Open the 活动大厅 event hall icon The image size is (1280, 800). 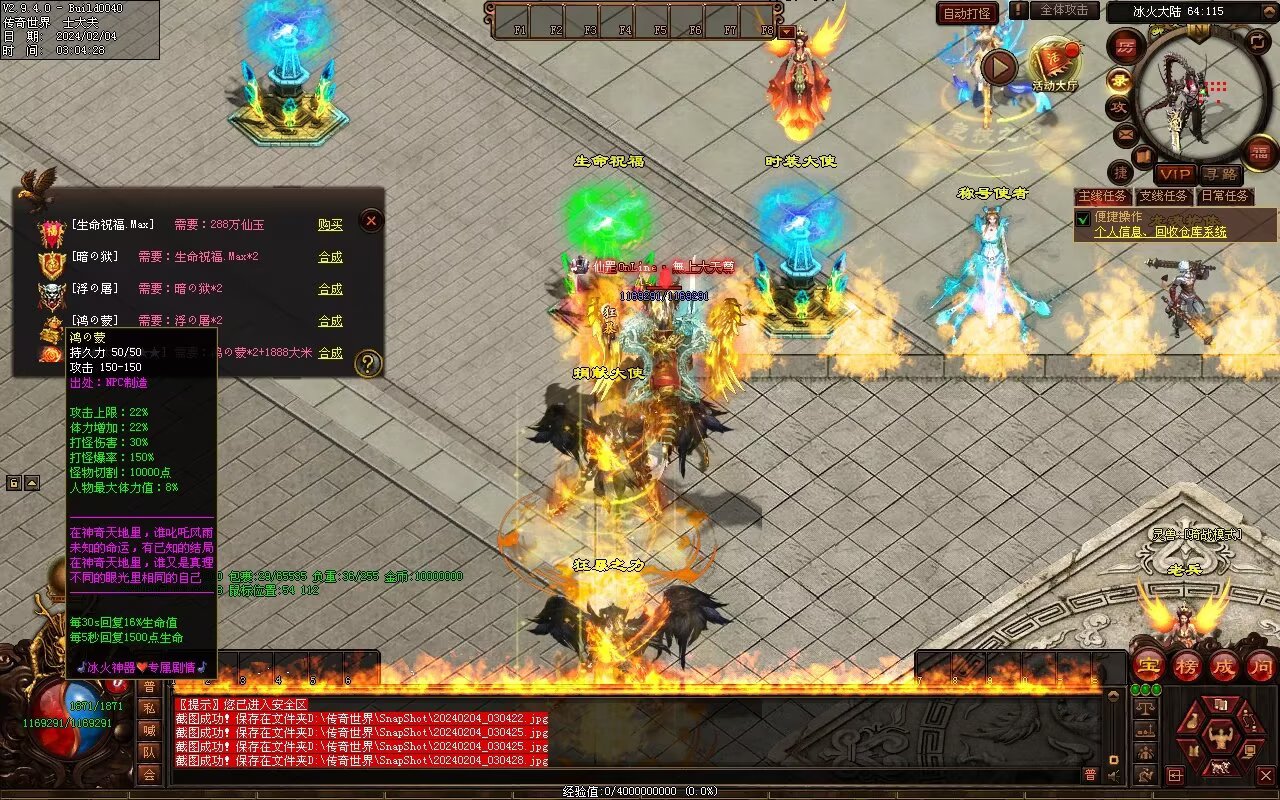pyautogui.click(x=1055, y=64)
